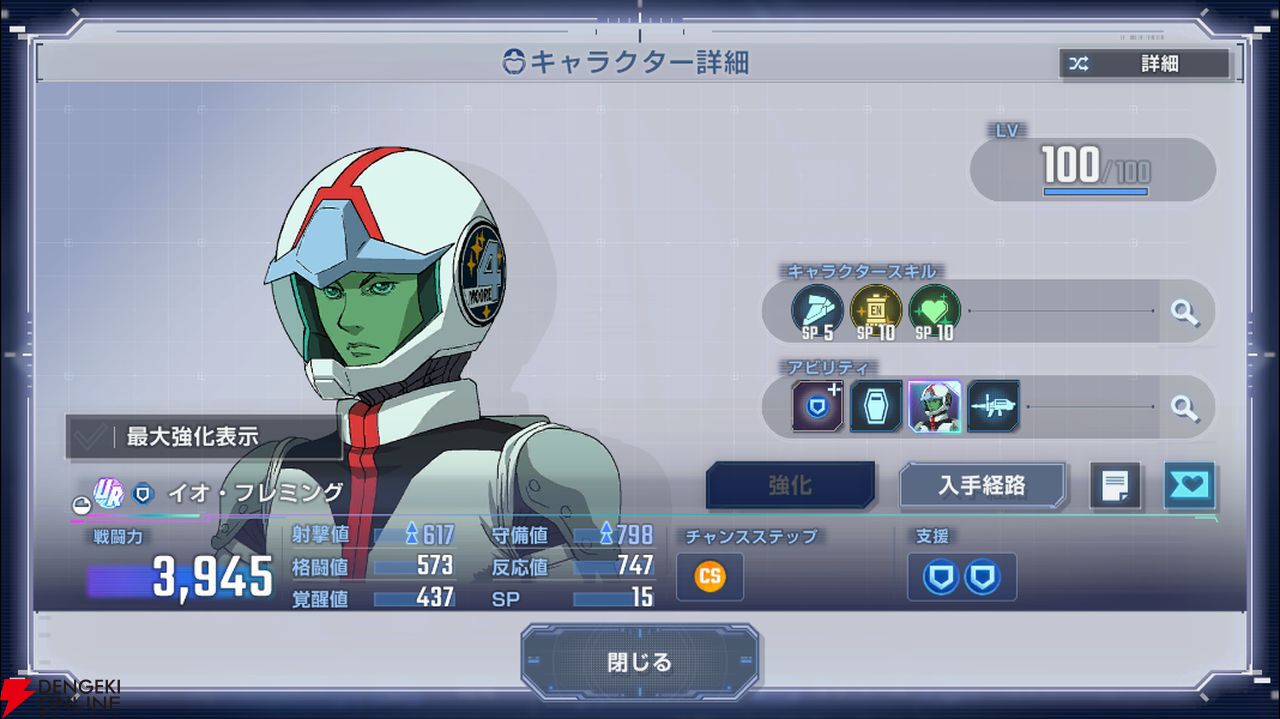The image size is (1280, 719).
Task: View the rifle ability icon
Action: [994, 407]
